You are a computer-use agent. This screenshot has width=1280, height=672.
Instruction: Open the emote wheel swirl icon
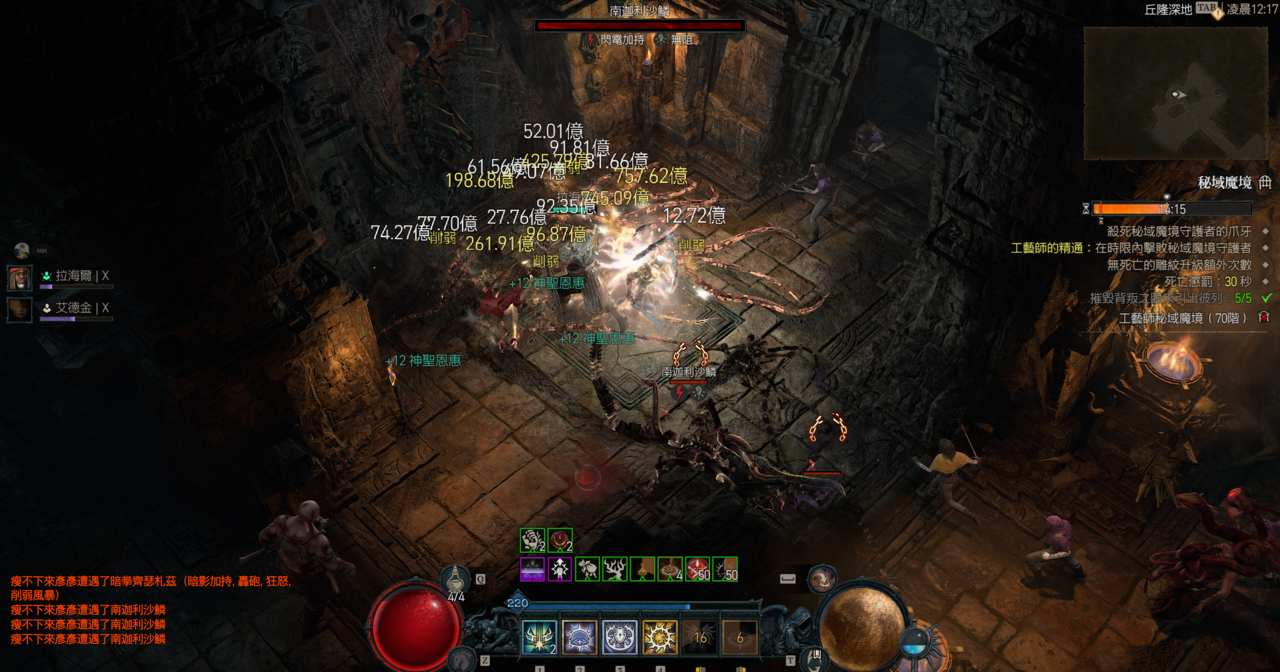(x=822, y=578)
